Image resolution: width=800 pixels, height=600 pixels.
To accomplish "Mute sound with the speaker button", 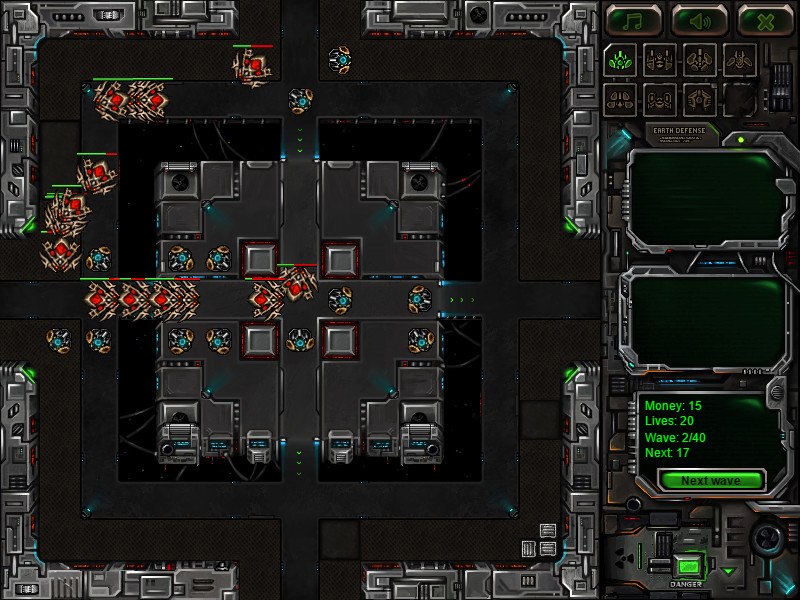I will [x=699, y=20].
